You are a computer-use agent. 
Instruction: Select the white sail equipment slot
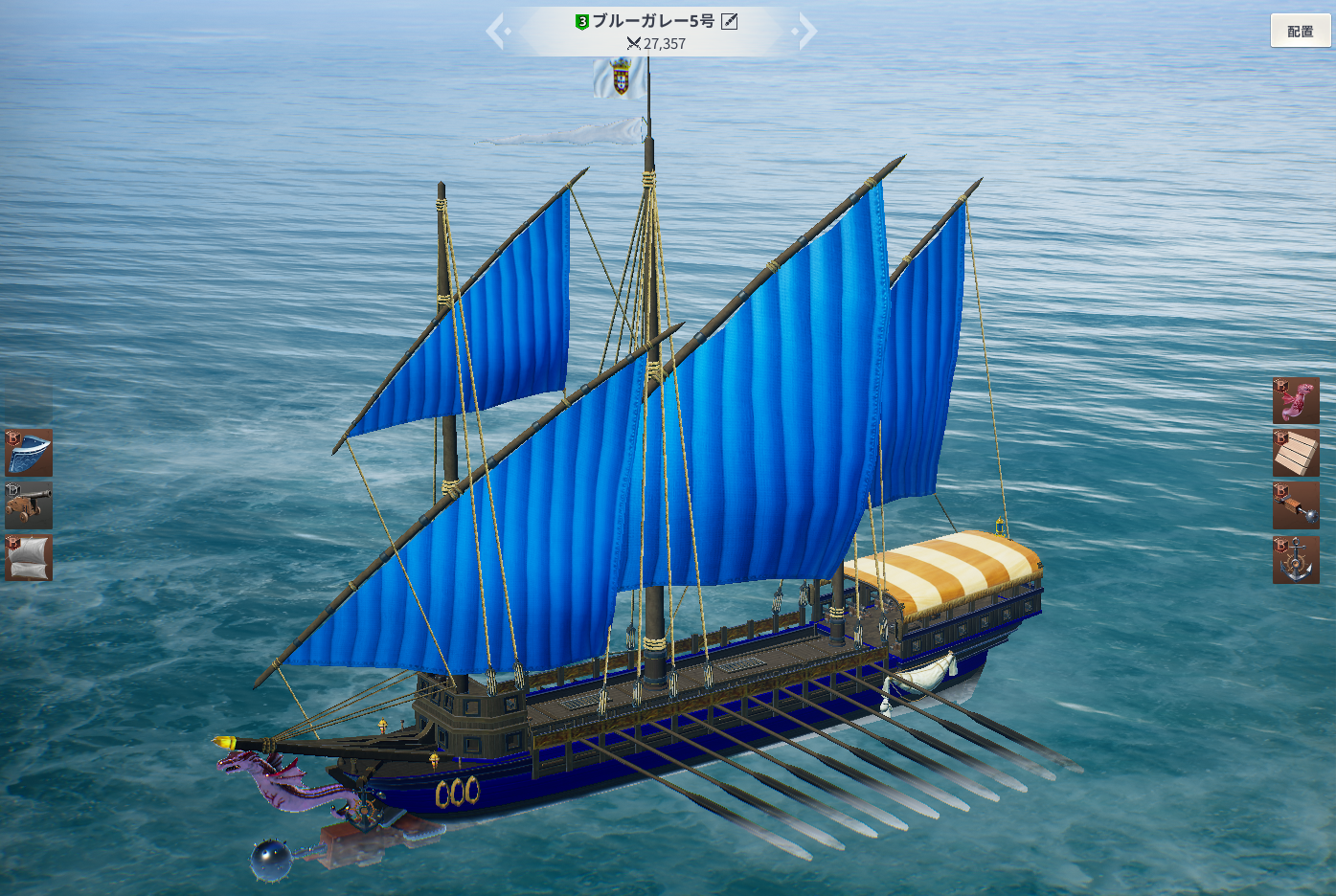click(x=29, y=558)
